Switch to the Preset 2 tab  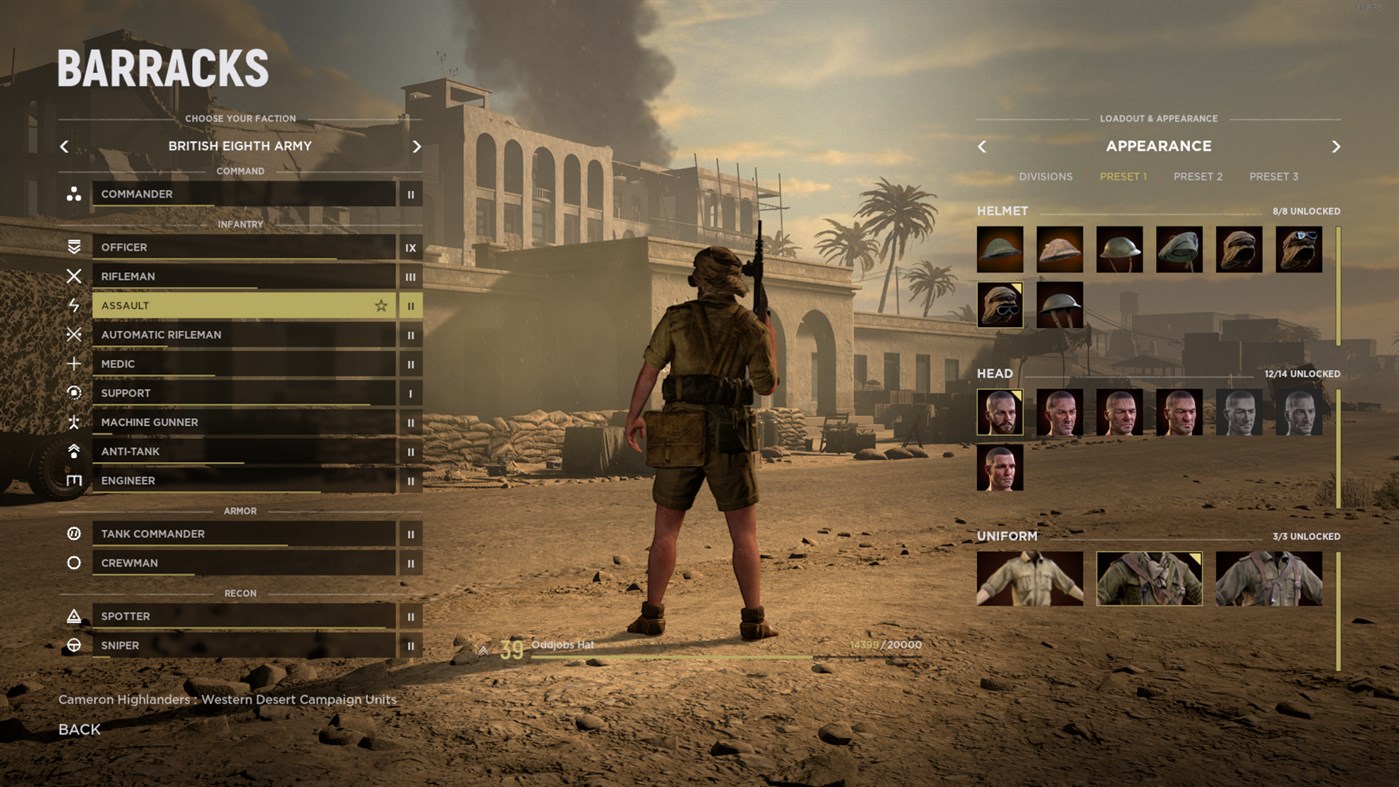pyautogui.click(x=1197, y=176)
